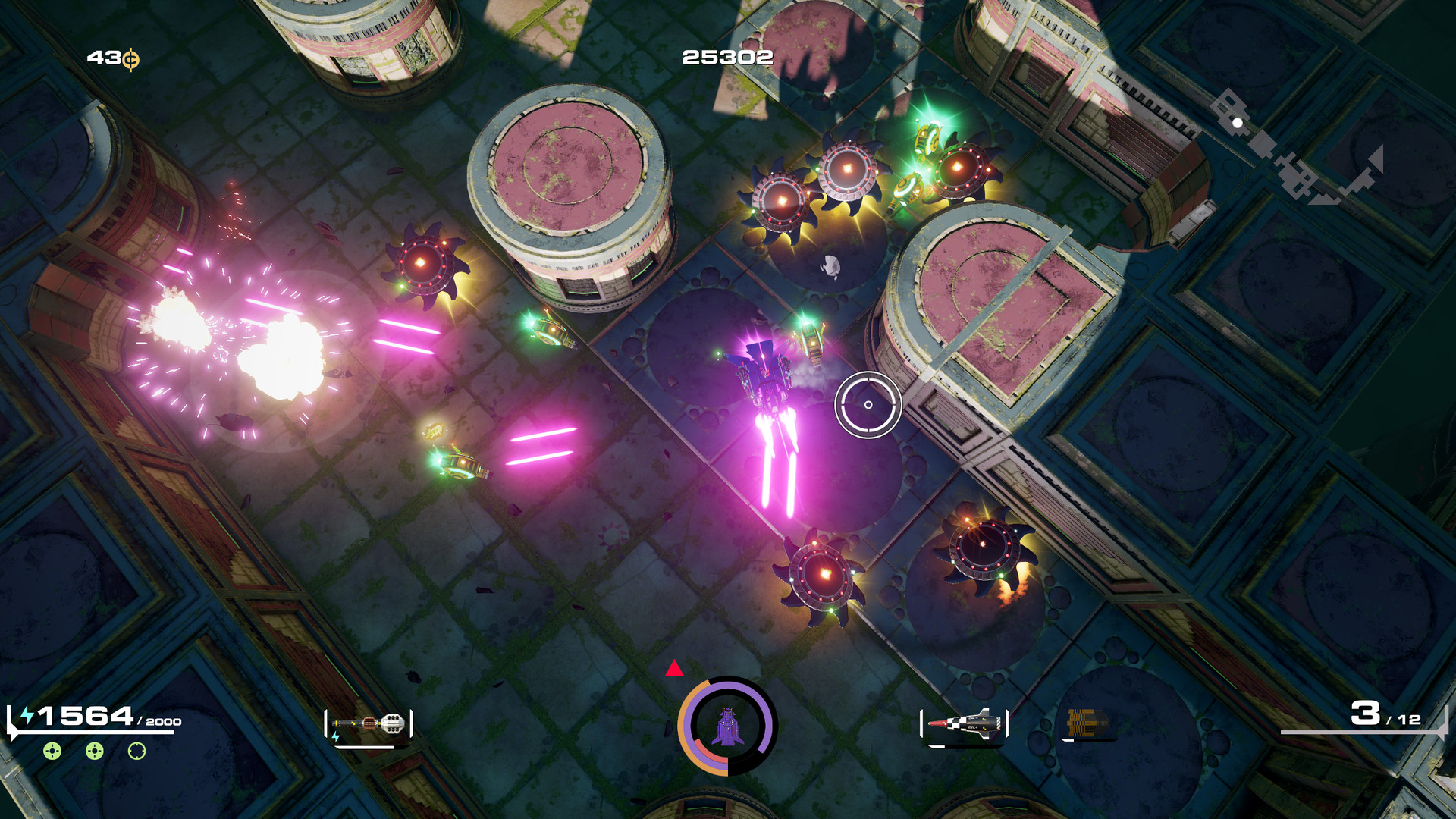Click the 43 currency counter top-left
1456x819 pixels.
[106, 56]
